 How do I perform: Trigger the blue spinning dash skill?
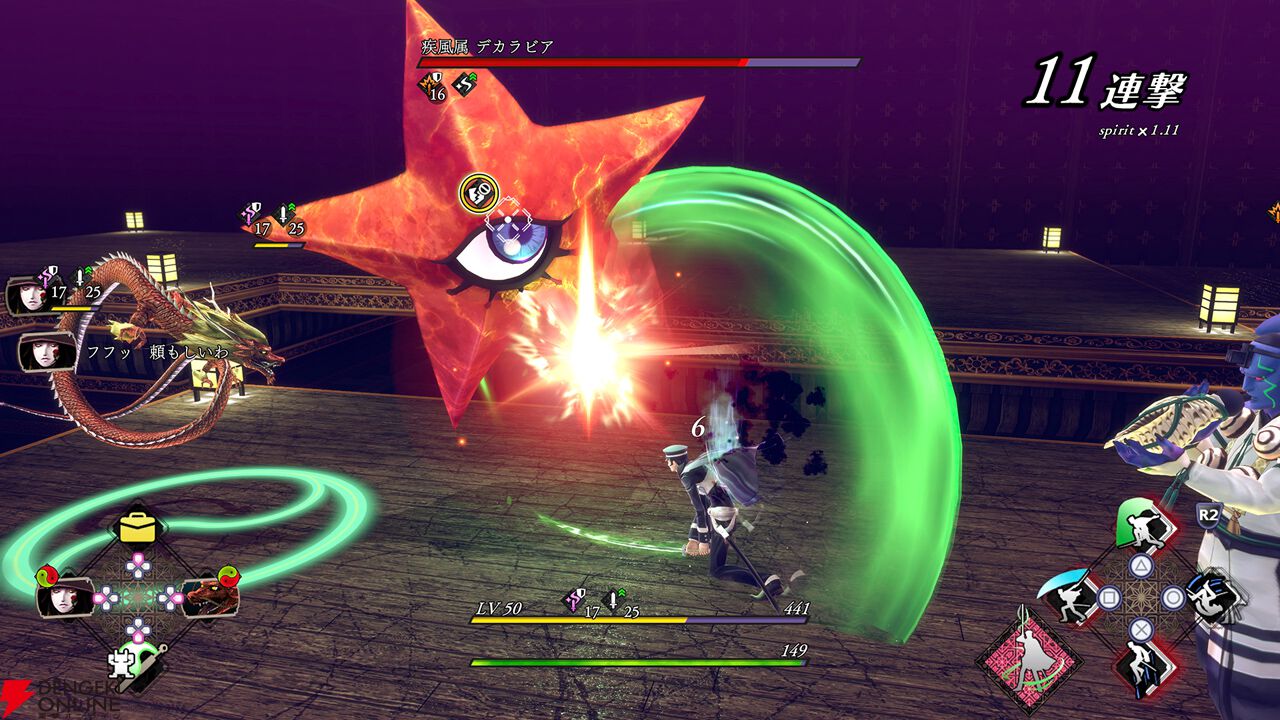click(x=1213, y=599)
